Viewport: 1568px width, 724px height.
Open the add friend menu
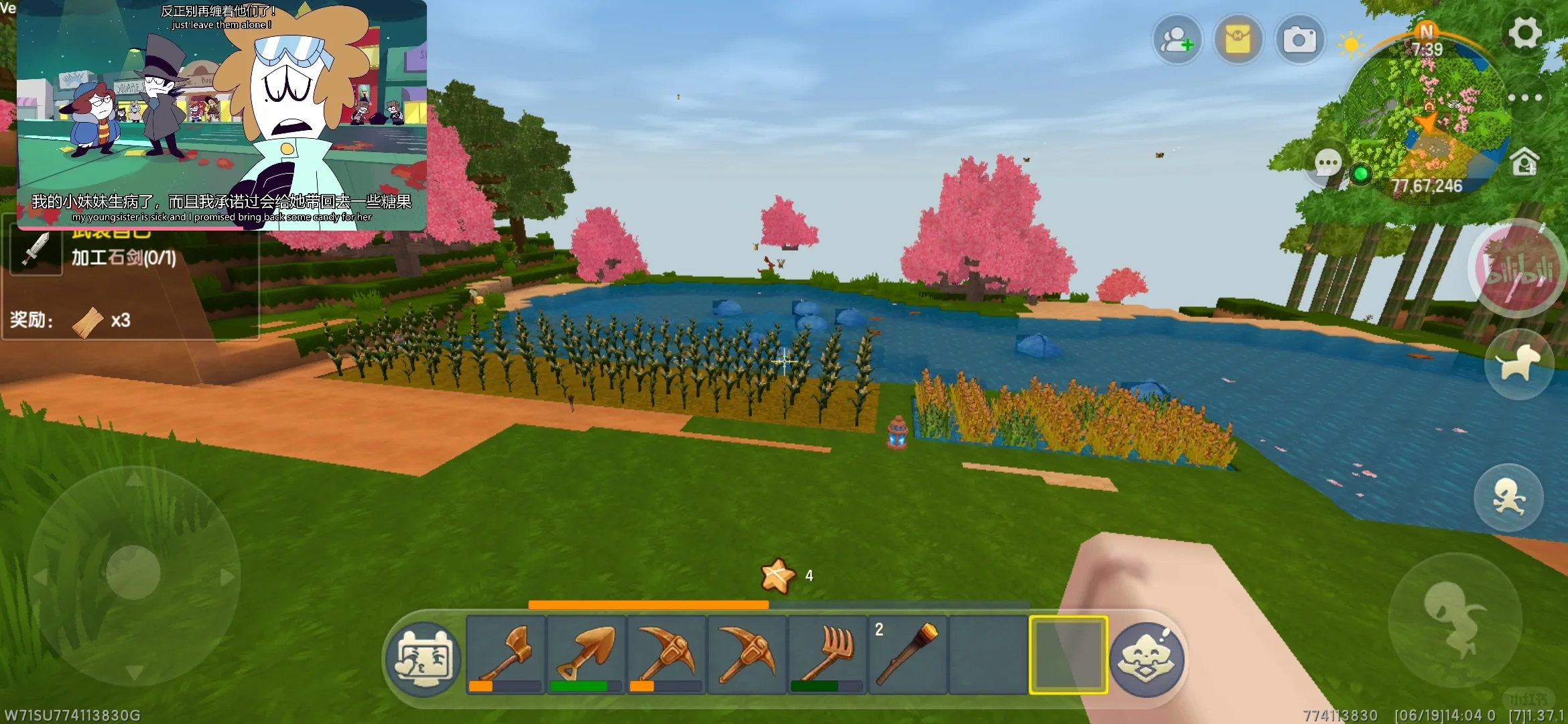(x=1177, y=40)
